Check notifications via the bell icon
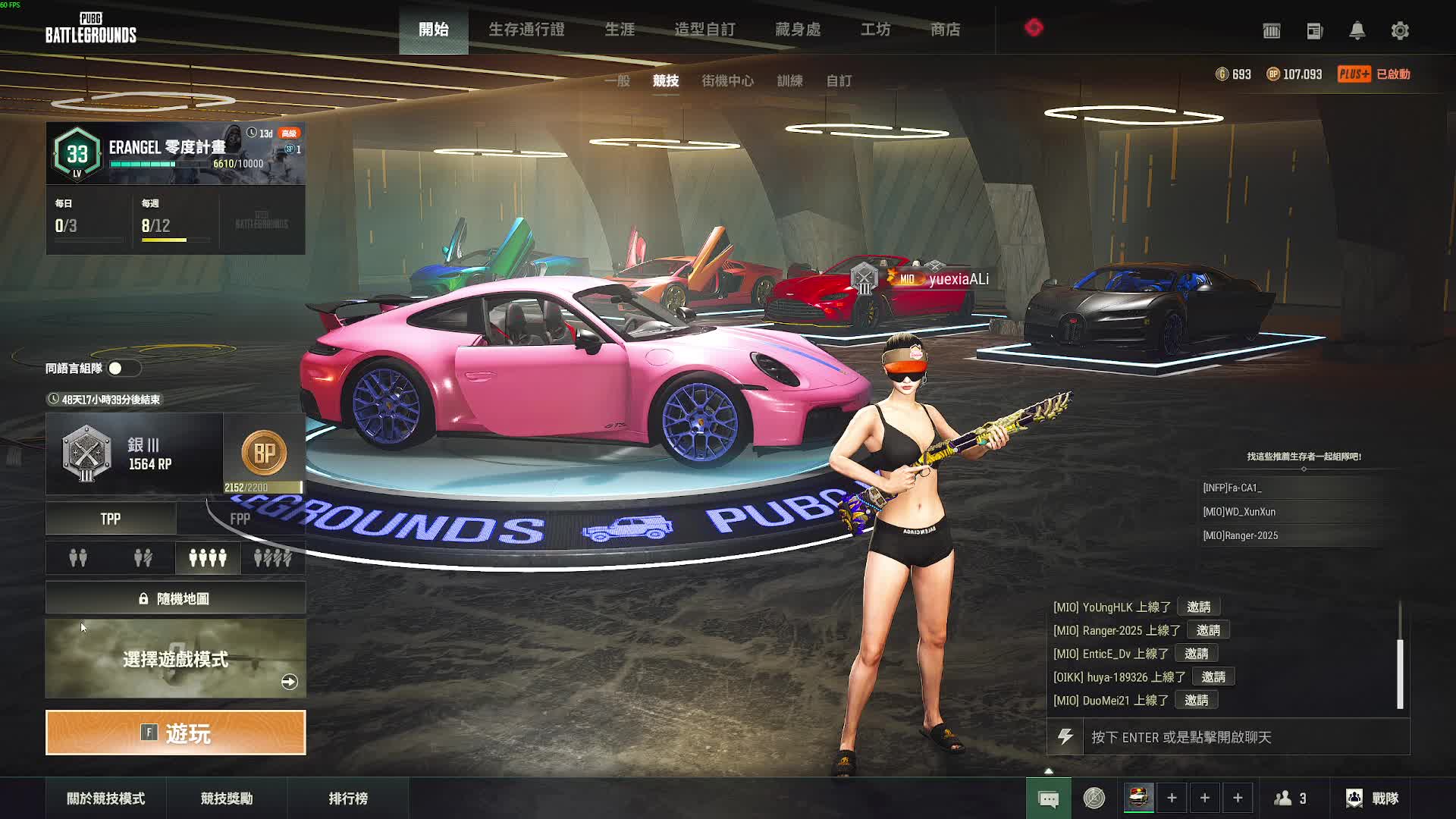The image size is (1456, 819). point(1357,31)
